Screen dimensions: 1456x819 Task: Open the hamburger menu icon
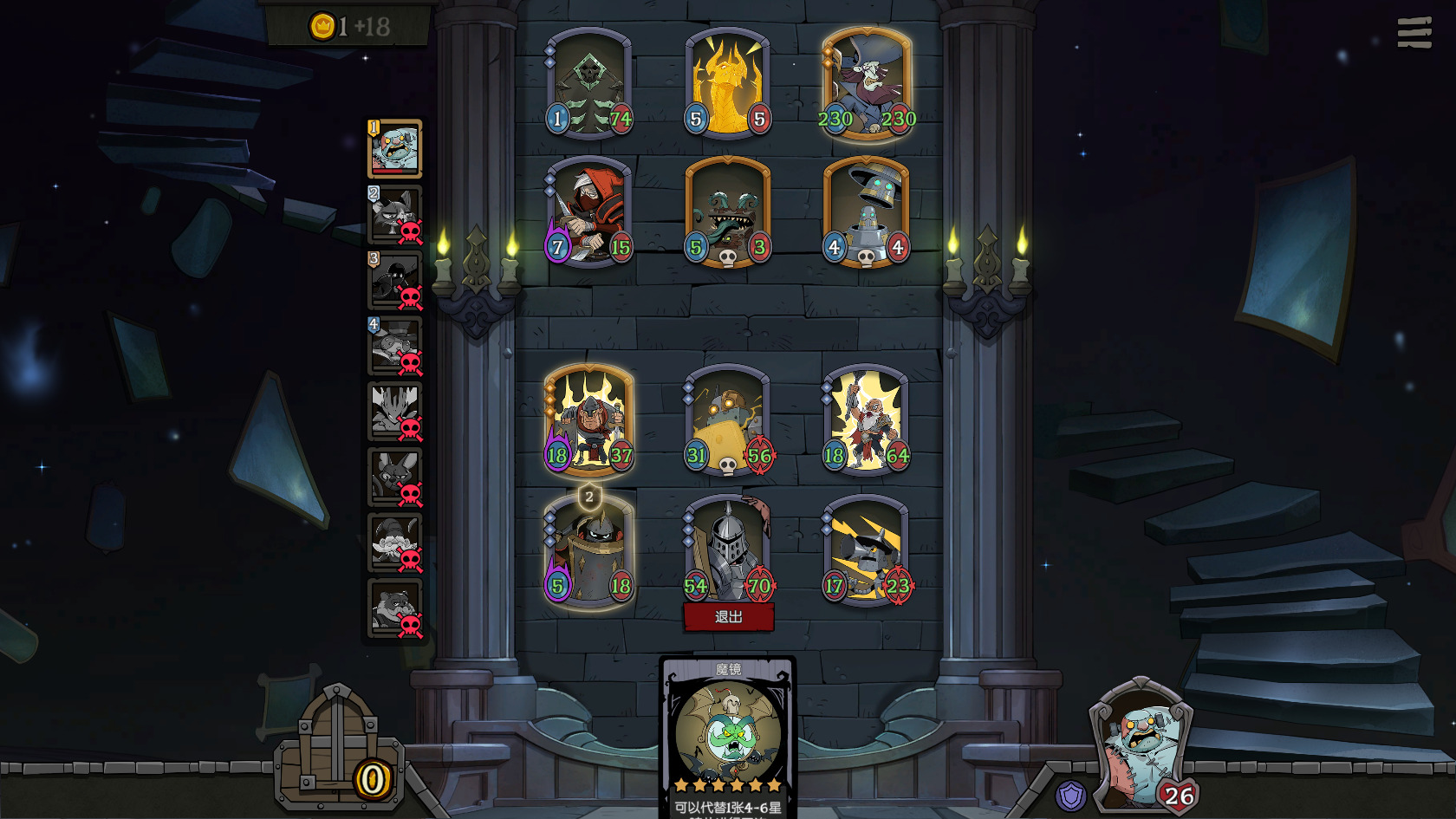(1414, 33)
